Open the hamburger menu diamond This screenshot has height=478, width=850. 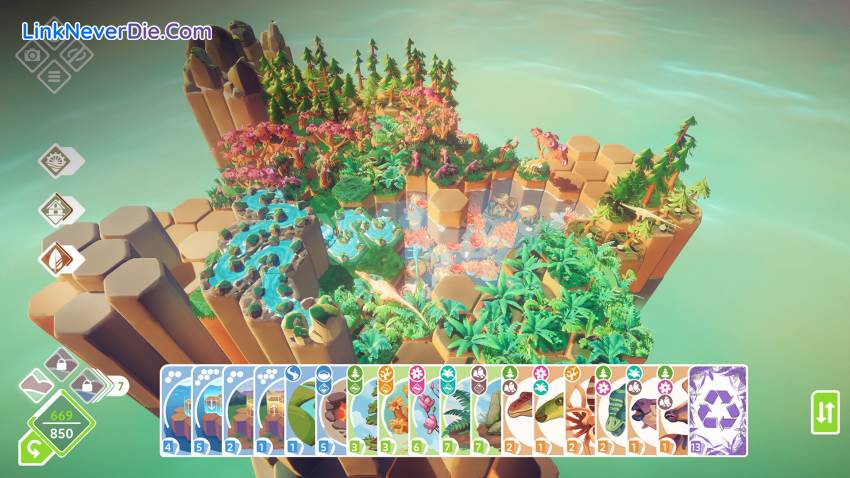pyautogui.click(x=53, y=76)
